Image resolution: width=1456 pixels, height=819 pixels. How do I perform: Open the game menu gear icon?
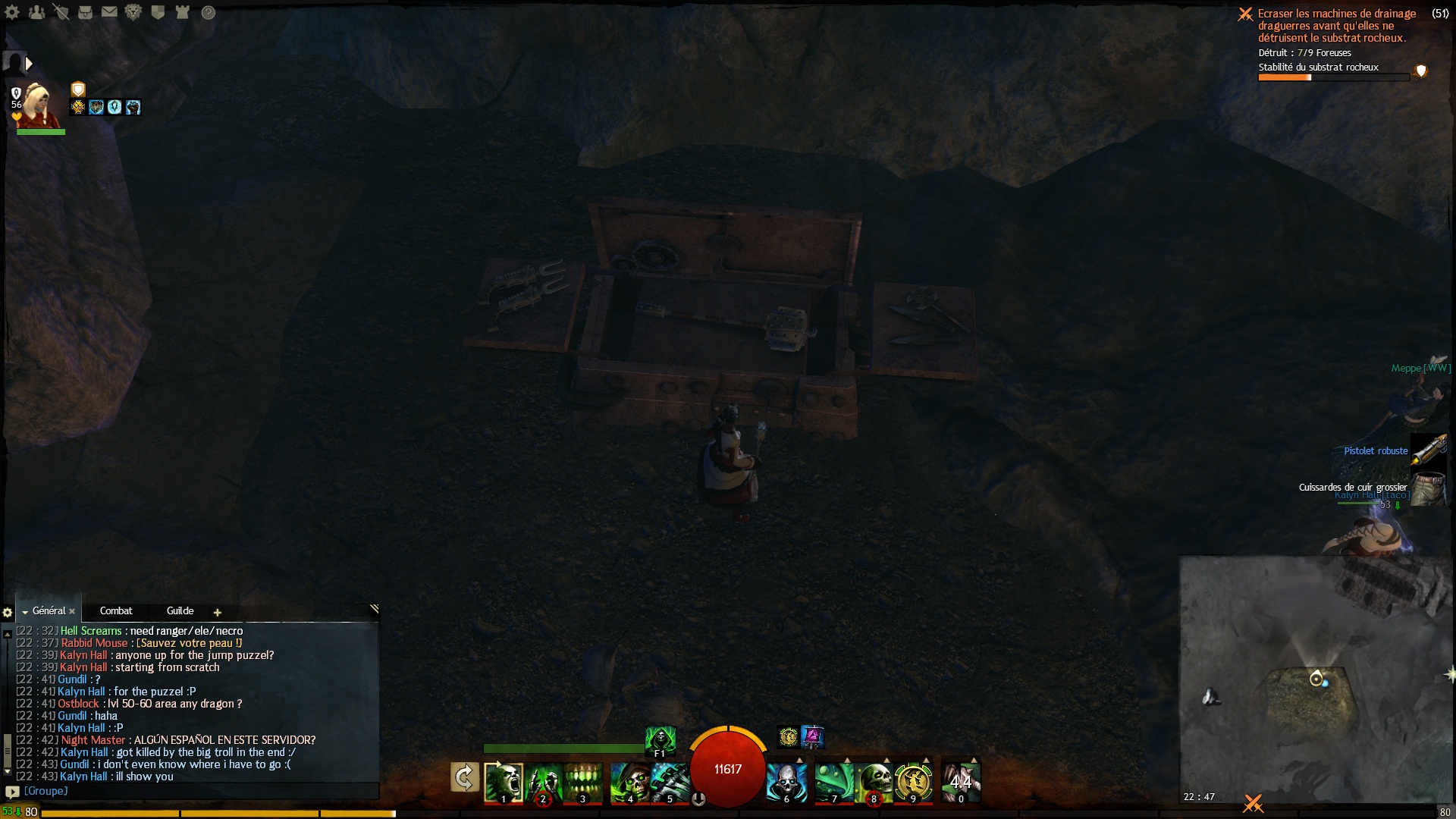[12, 12]
